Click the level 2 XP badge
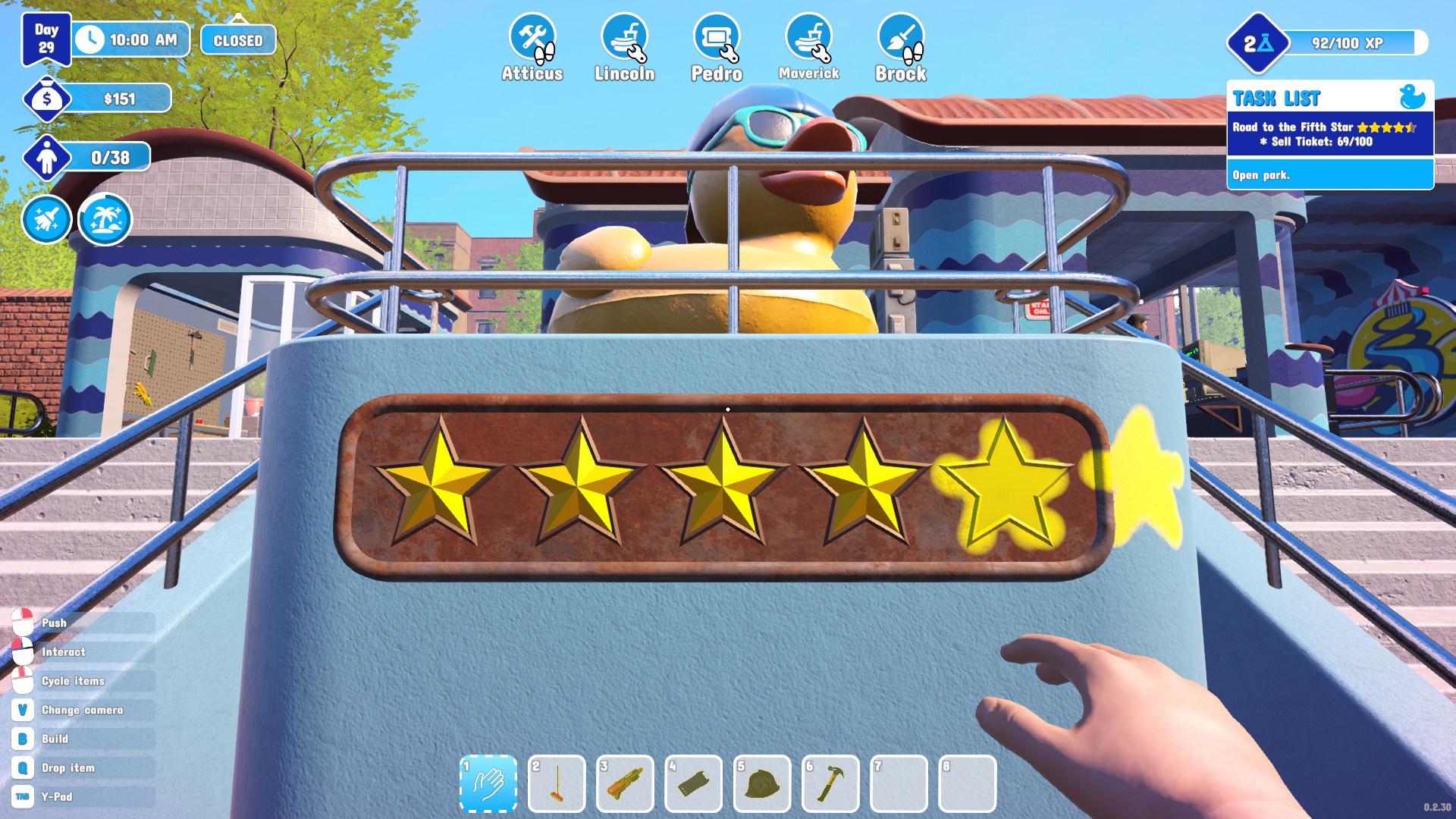 1258,43
